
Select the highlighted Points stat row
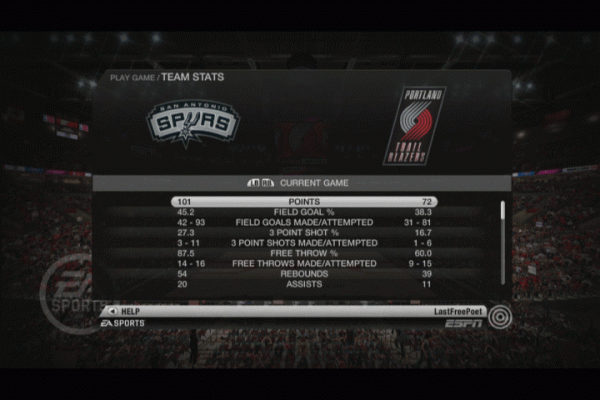pos(303,201)
